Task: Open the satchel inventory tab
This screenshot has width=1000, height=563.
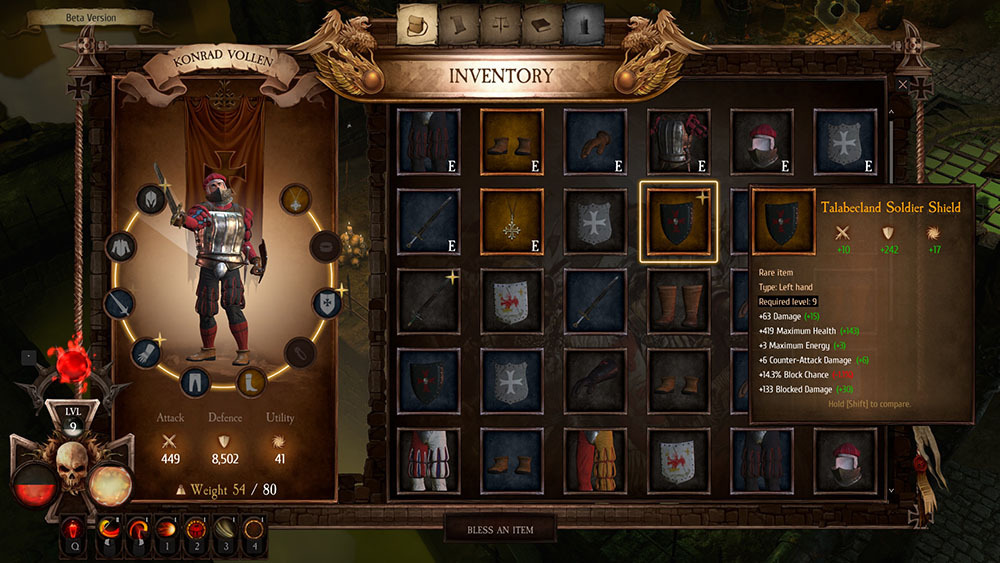Action: pos(417,24)
